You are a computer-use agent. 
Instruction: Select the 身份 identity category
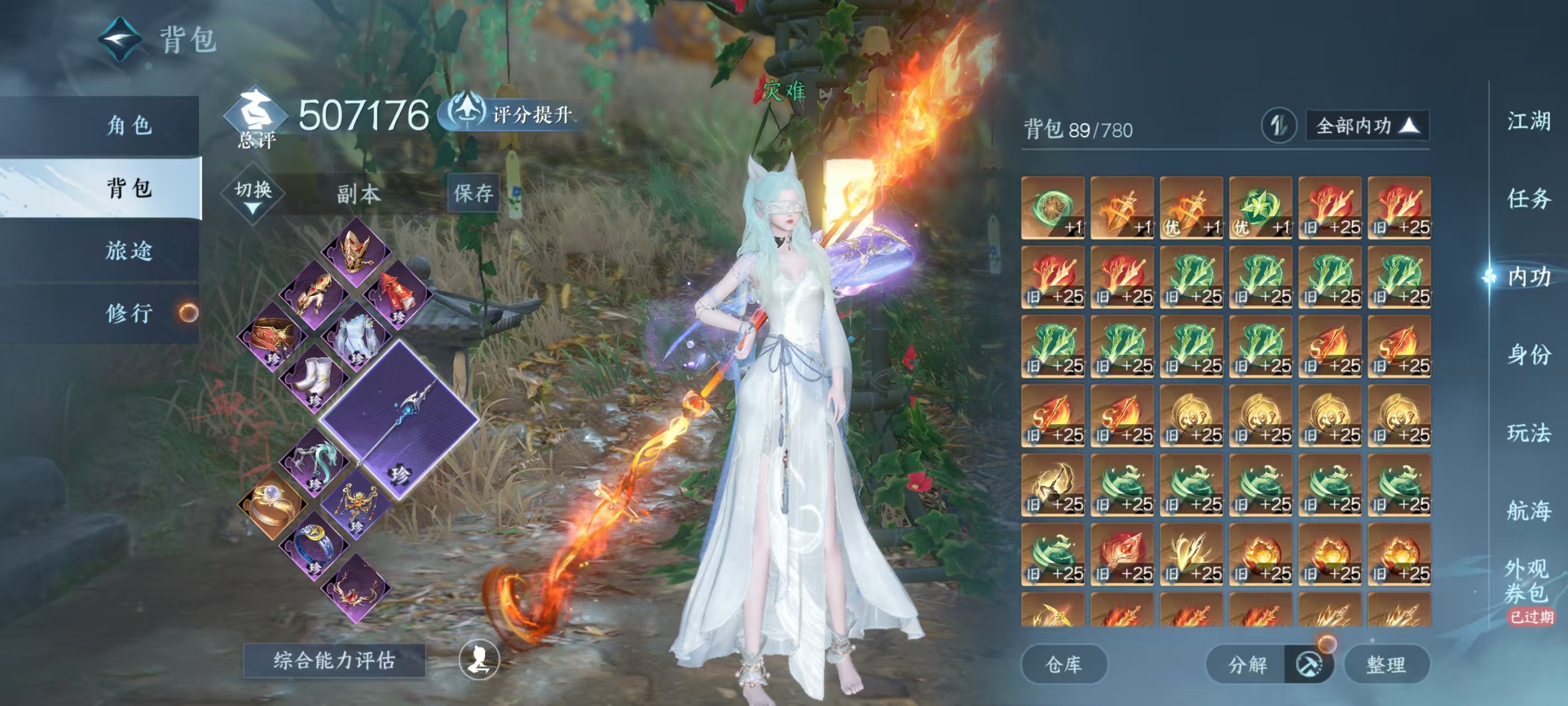[x=1528, y=355]
